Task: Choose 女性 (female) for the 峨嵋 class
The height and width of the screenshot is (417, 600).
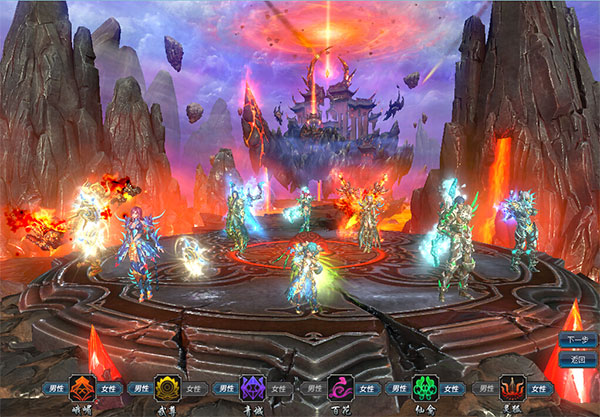Action: pyautogui.click(x=110, y=388)
